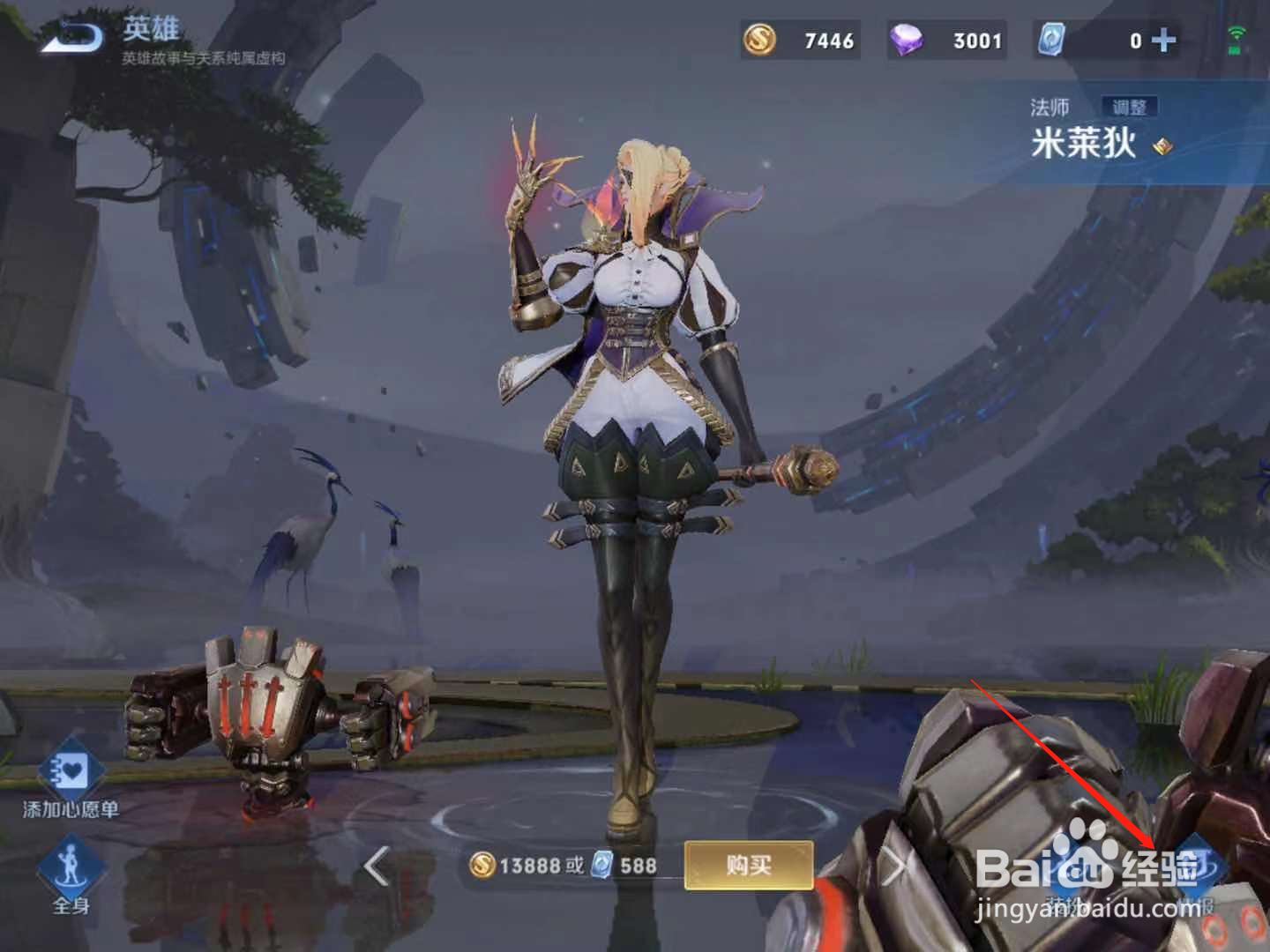Click the gold coin currency icon
This screenshot has width=1270, height=952.
tap(762, 39)
